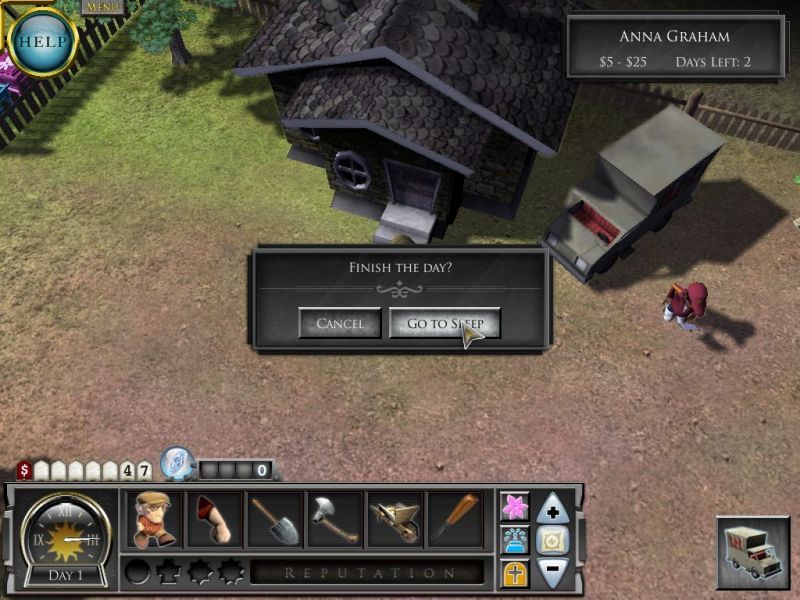Open the Anna Graham client panel
Image resolution: width=800 pixels, height=600 pixels.
click(674, 47)
